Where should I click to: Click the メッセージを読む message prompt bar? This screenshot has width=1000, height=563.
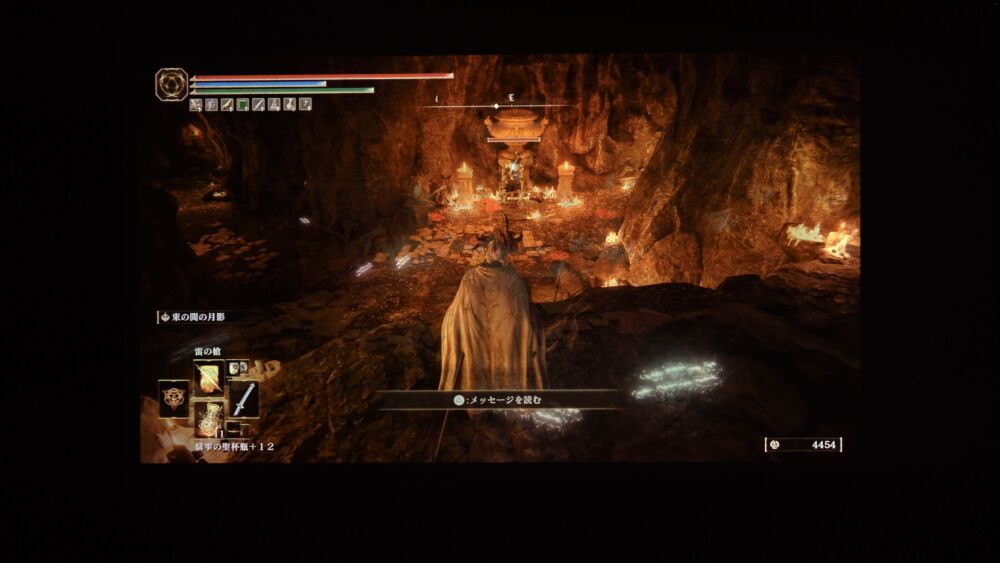point(497,400)
